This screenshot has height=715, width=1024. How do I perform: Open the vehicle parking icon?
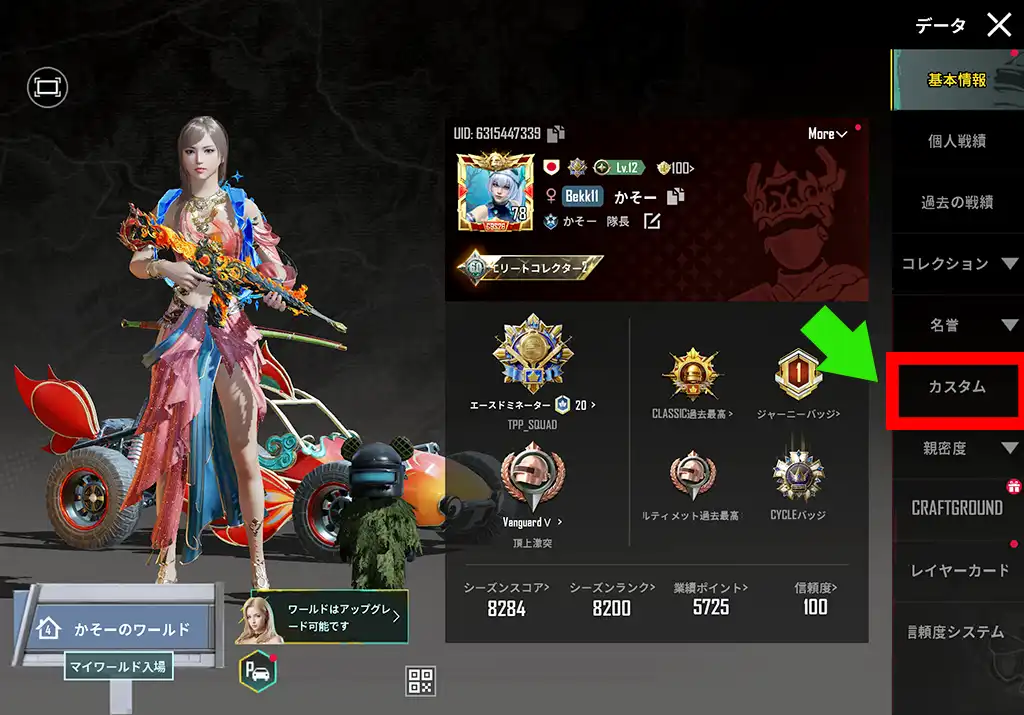(255, 673)
